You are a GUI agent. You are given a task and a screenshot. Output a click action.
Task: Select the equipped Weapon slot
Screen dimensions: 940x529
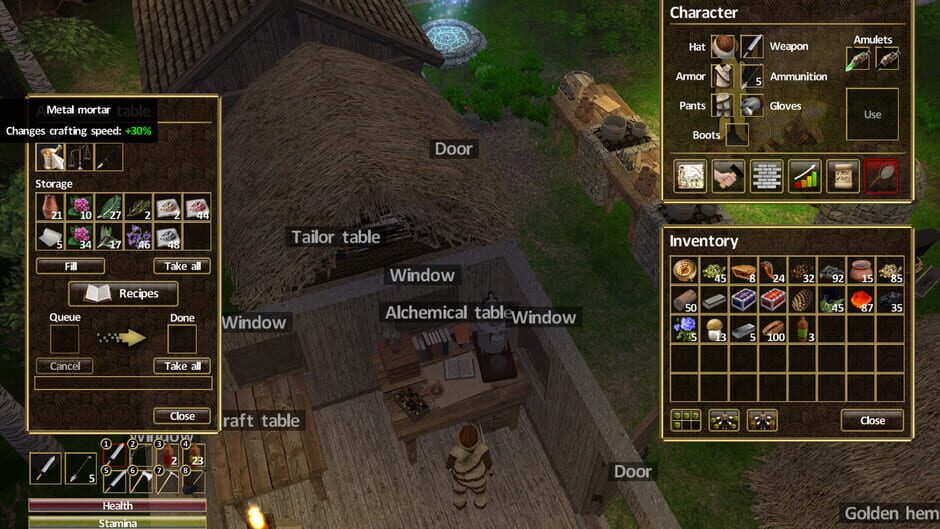coord(752,47)
